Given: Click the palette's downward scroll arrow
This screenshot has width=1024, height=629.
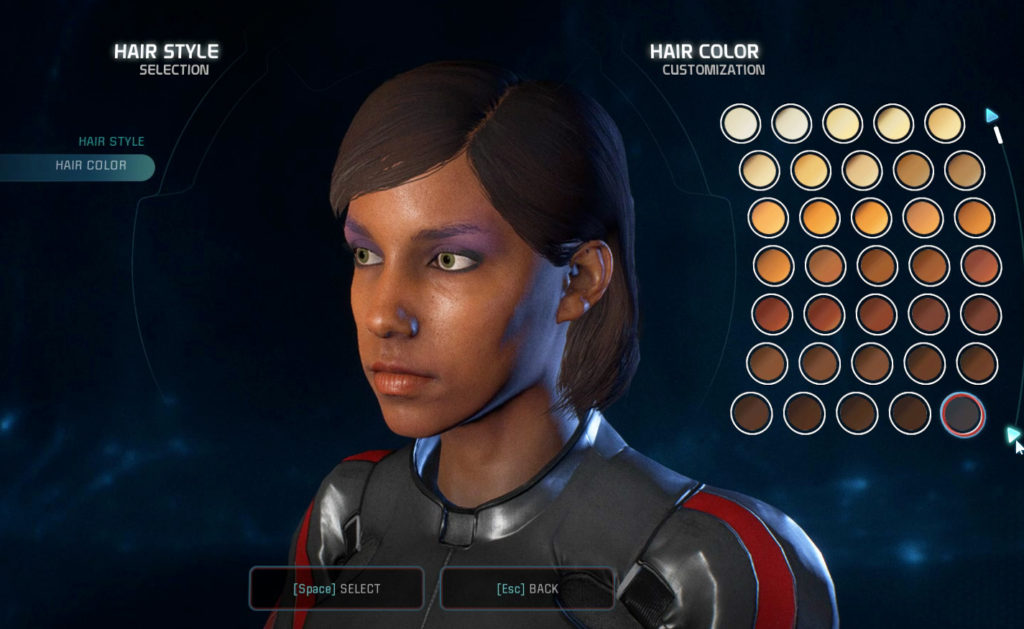Looking at the screenshot, I should [x=1012, y=434].
